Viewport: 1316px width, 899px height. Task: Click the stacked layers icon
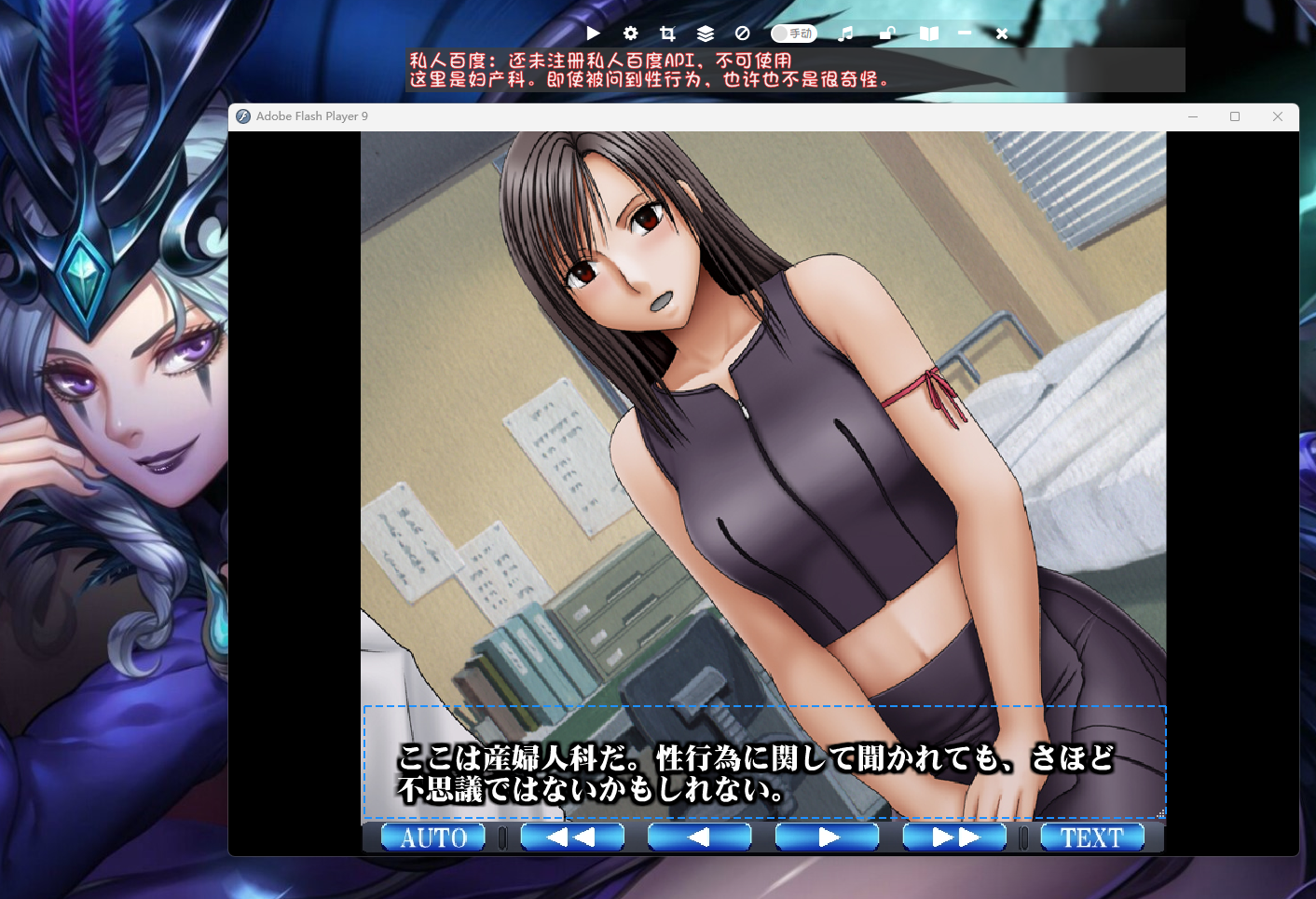click(x=706, y=34)
